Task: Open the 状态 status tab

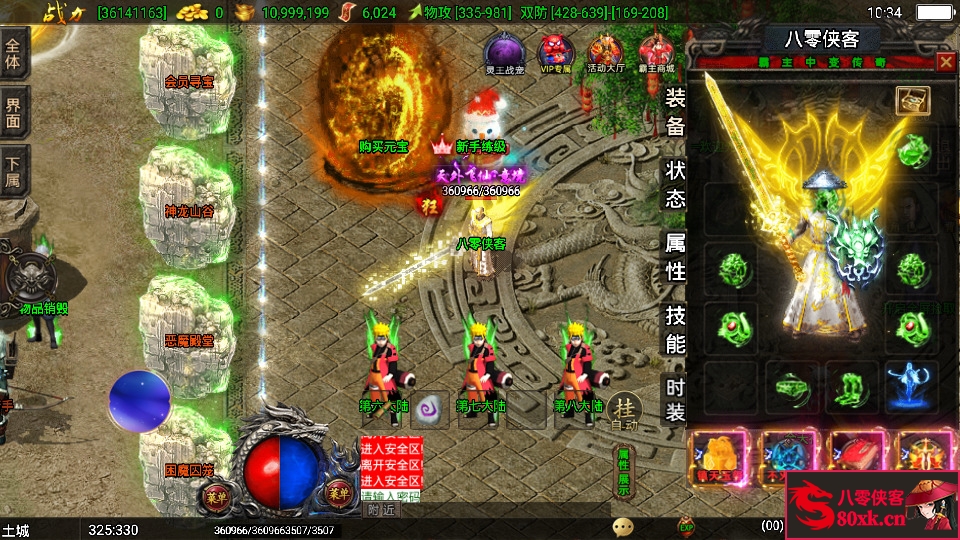Action: [676, 184]
